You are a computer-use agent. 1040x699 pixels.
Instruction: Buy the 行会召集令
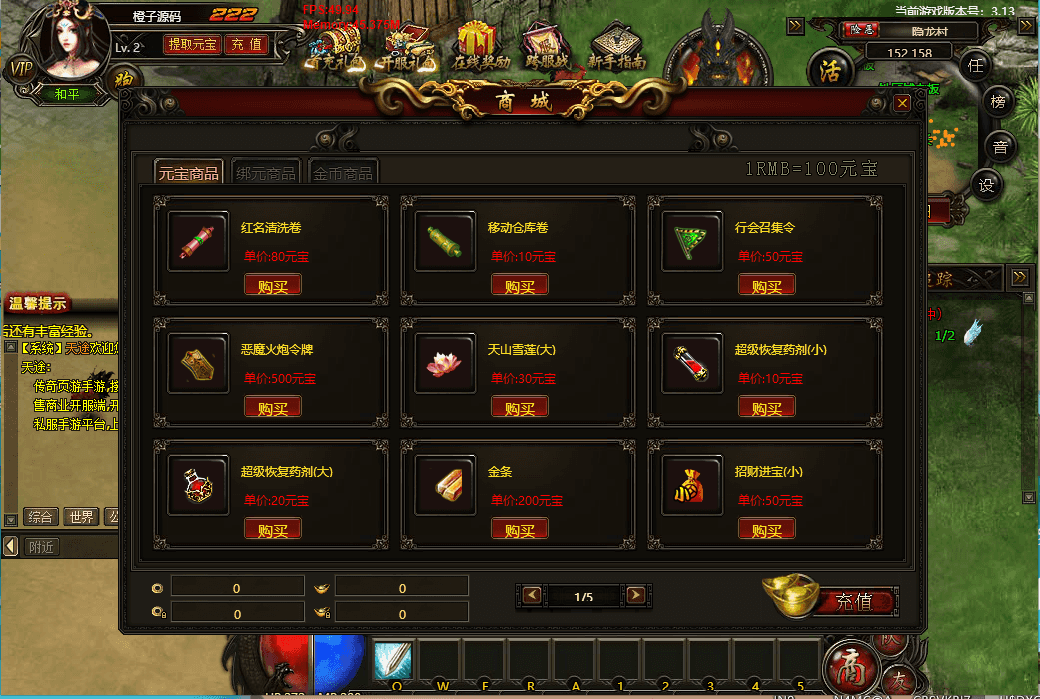pos(766,286)
